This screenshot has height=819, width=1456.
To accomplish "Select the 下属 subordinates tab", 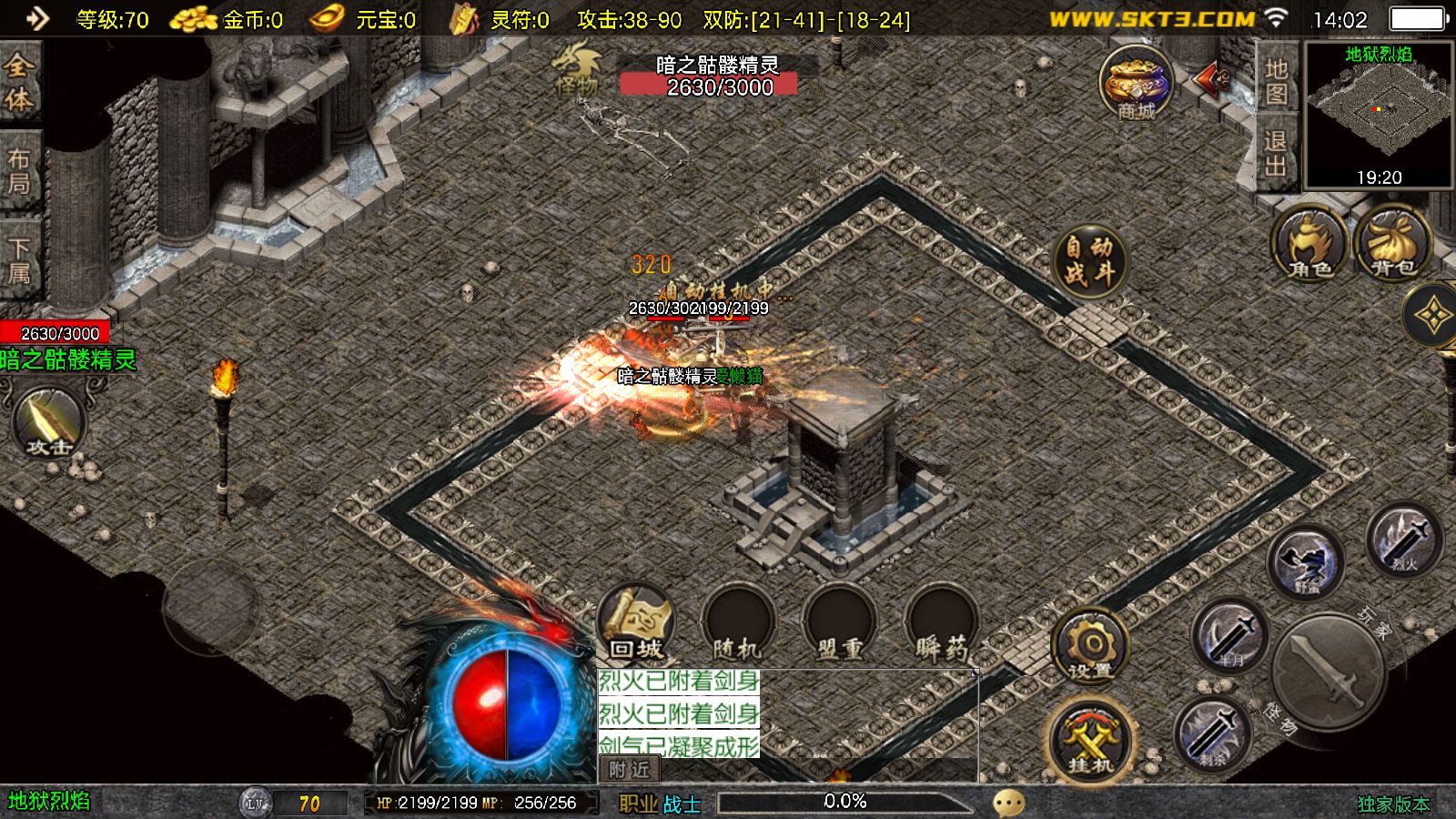I will pyautogui.click(x=19, y=260).
